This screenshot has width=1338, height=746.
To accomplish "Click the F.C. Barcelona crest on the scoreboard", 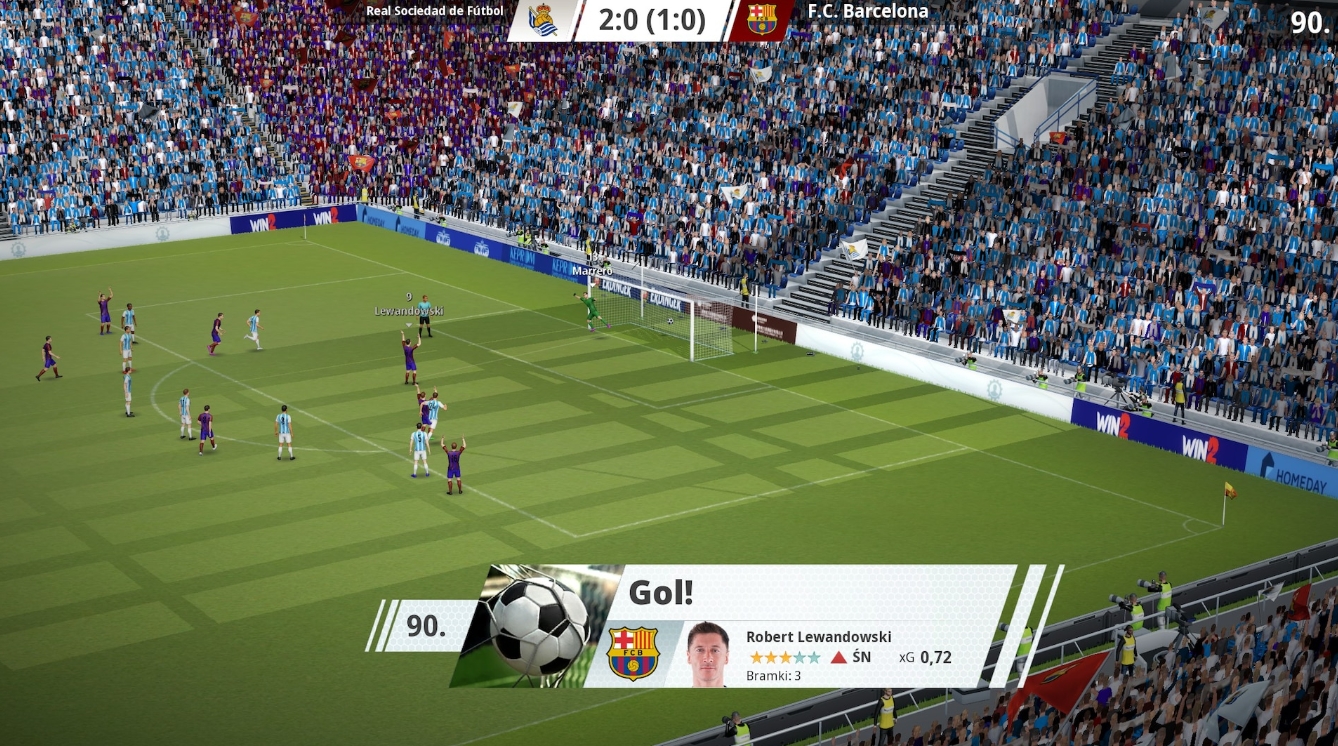I will click(761, 19).
